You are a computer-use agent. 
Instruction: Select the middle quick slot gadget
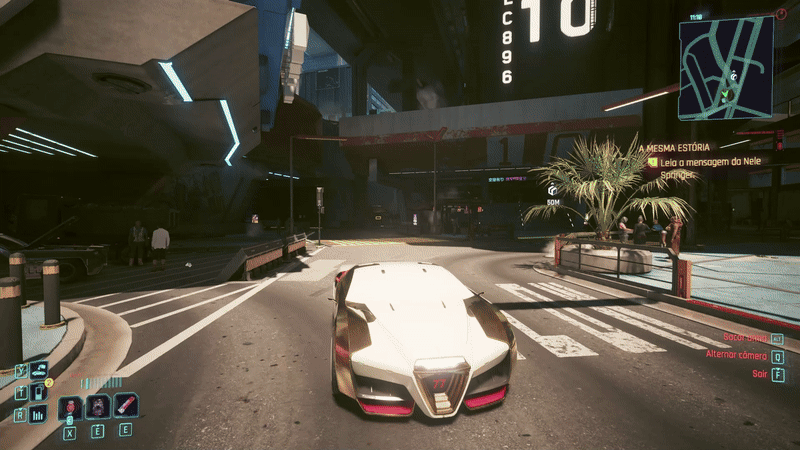[98, 407]
